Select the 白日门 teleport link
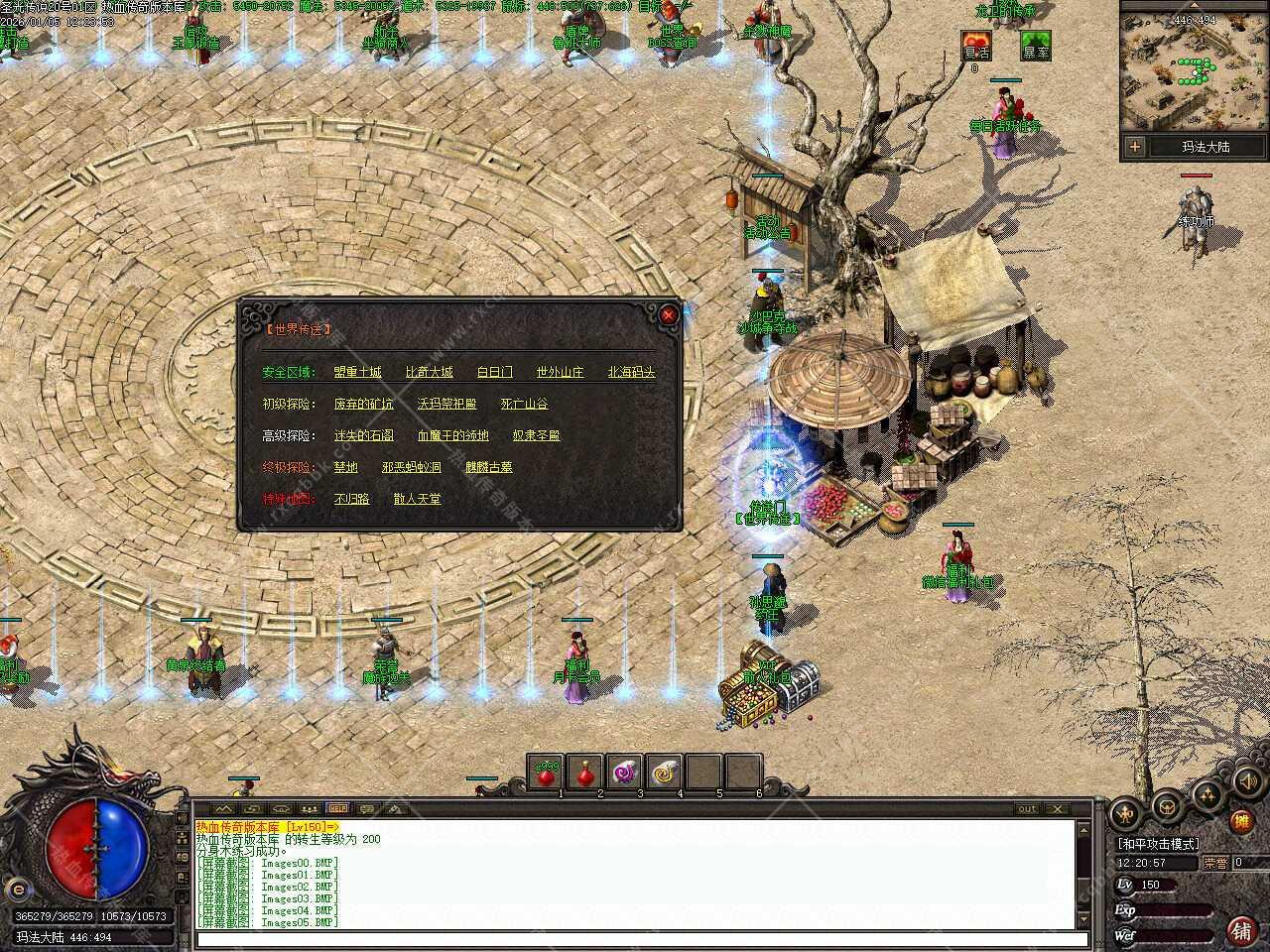This screenshot has height=952, width=1270. click(494, 372)
